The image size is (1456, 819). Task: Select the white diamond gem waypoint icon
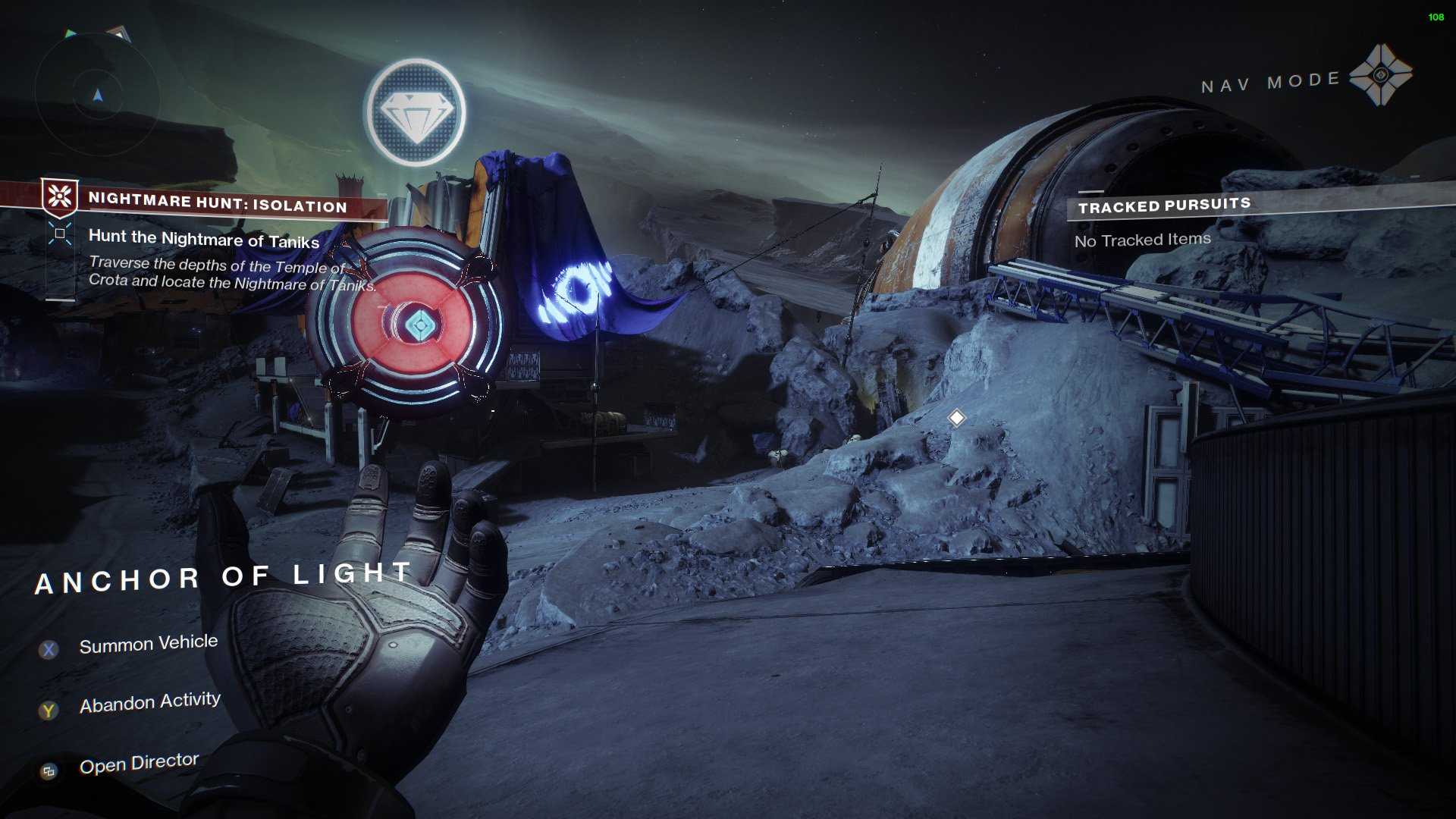[x=415, y=112]
